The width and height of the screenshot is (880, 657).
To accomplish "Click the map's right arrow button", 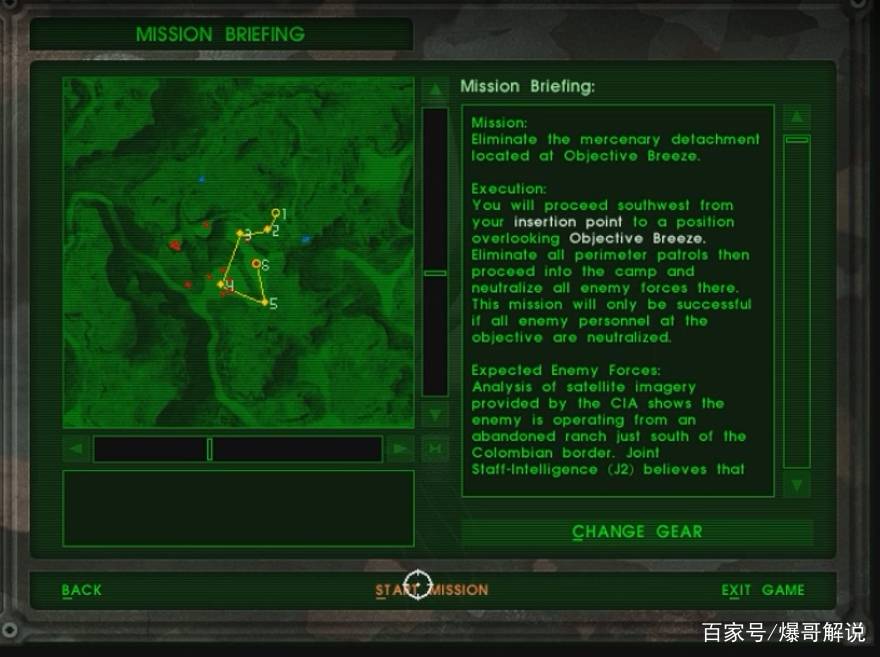I will click(400, 449).
